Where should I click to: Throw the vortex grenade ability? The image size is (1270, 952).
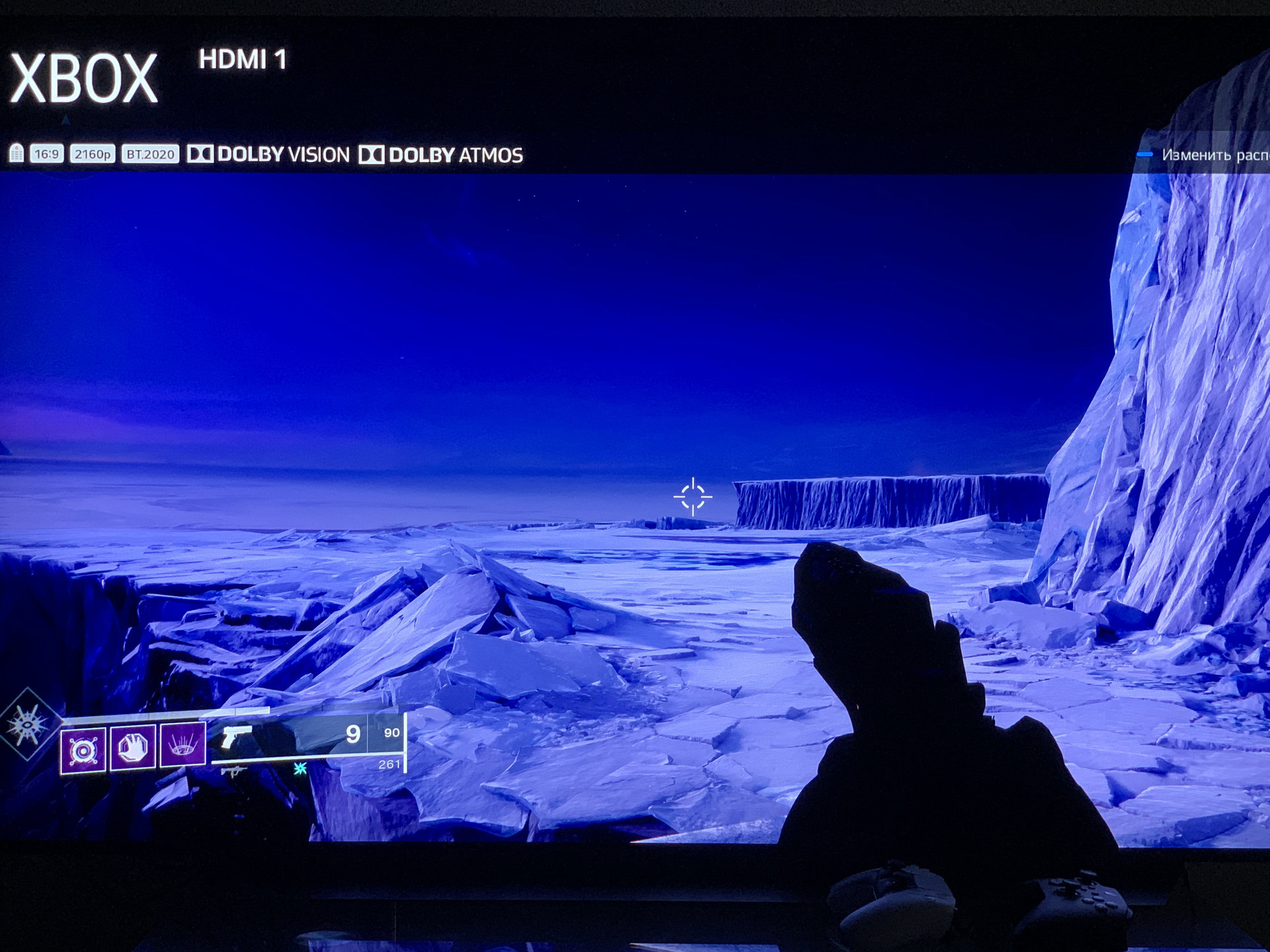[83, 750]
